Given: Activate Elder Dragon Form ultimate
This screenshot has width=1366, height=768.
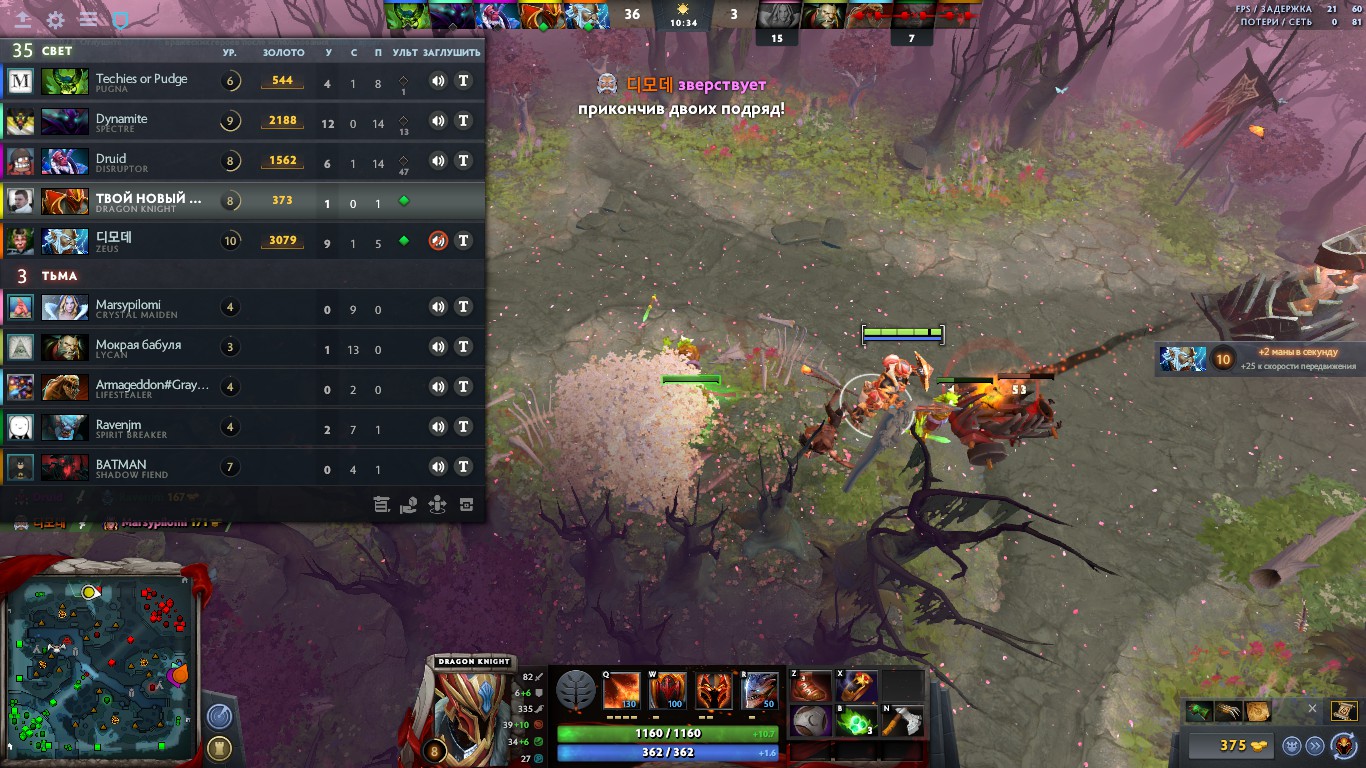Looking at the screenshot, I should [x=761, y=690].
